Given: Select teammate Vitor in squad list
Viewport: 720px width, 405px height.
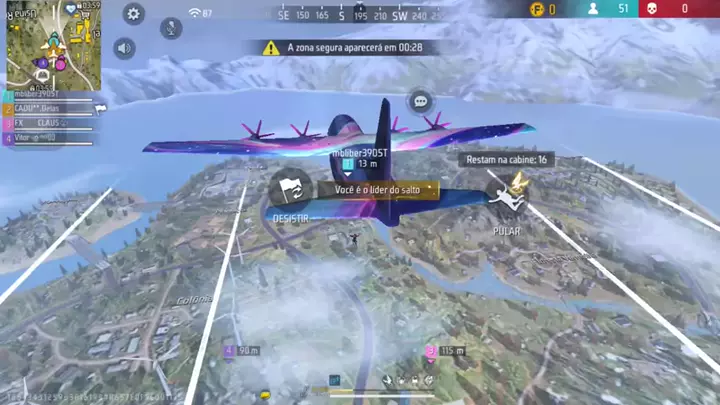Looking at the screenshot, I should pos(45,138).
